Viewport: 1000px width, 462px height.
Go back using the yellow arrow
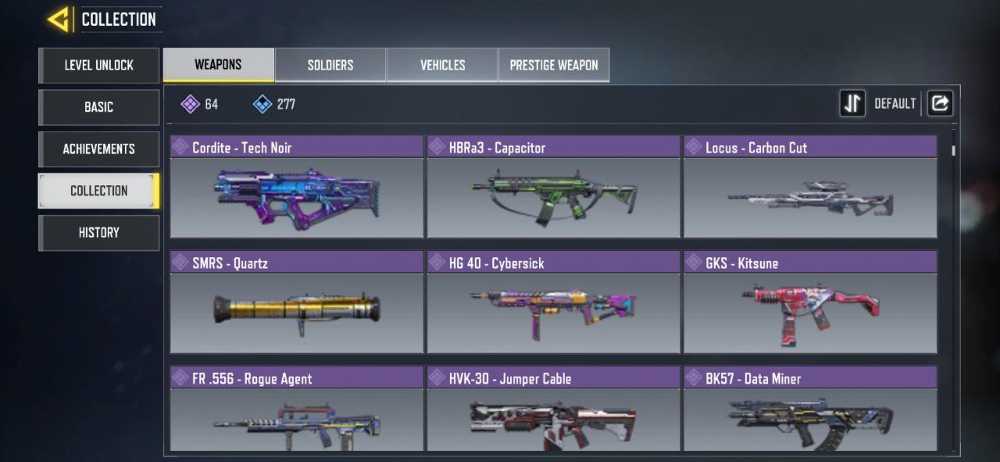coord(59,19)
